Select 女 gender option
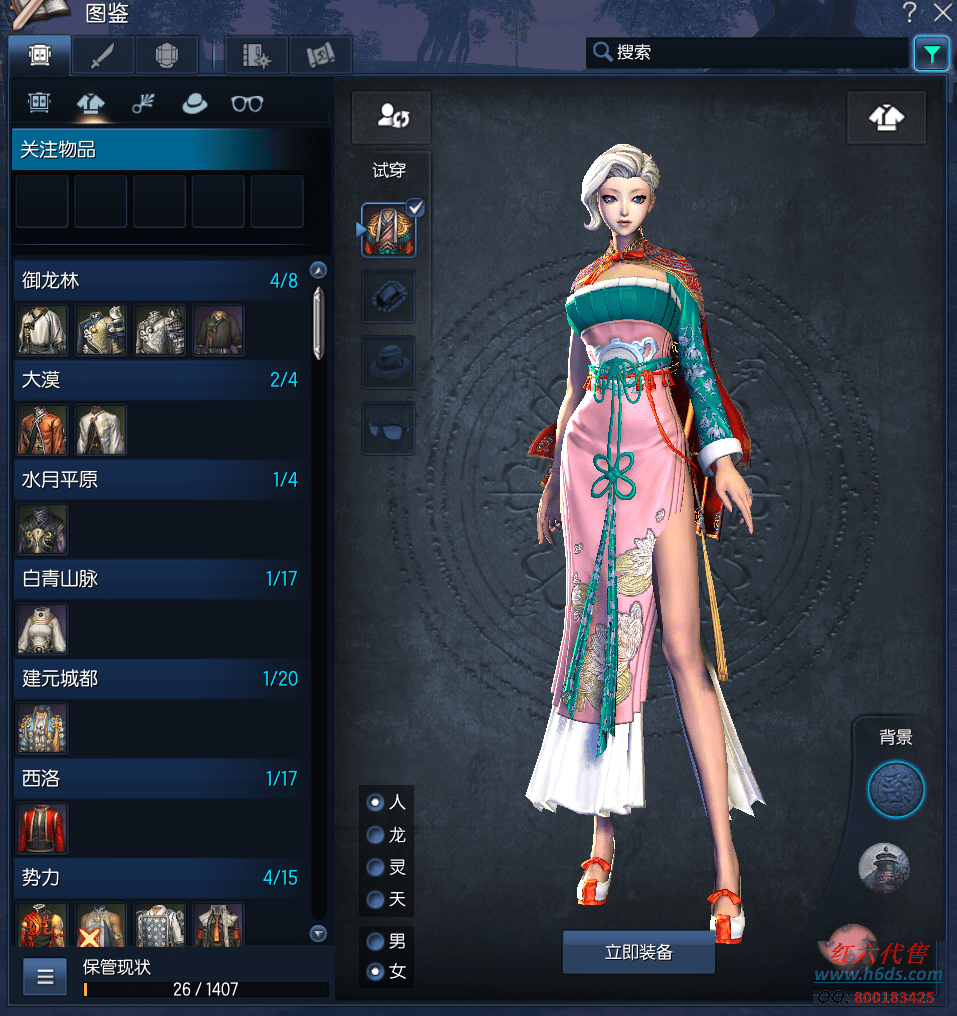The height and width of the screenshot is (1016, 957). [376, 971]
